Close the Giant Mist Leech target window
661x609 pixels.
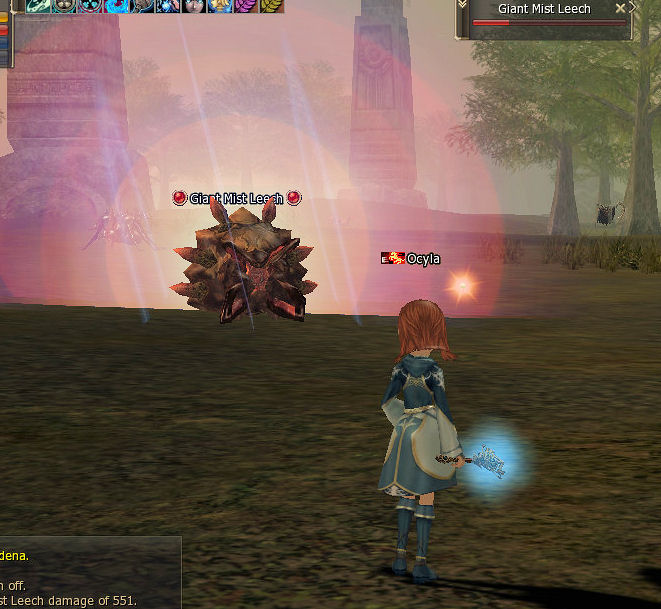click(x=620, y=8)
